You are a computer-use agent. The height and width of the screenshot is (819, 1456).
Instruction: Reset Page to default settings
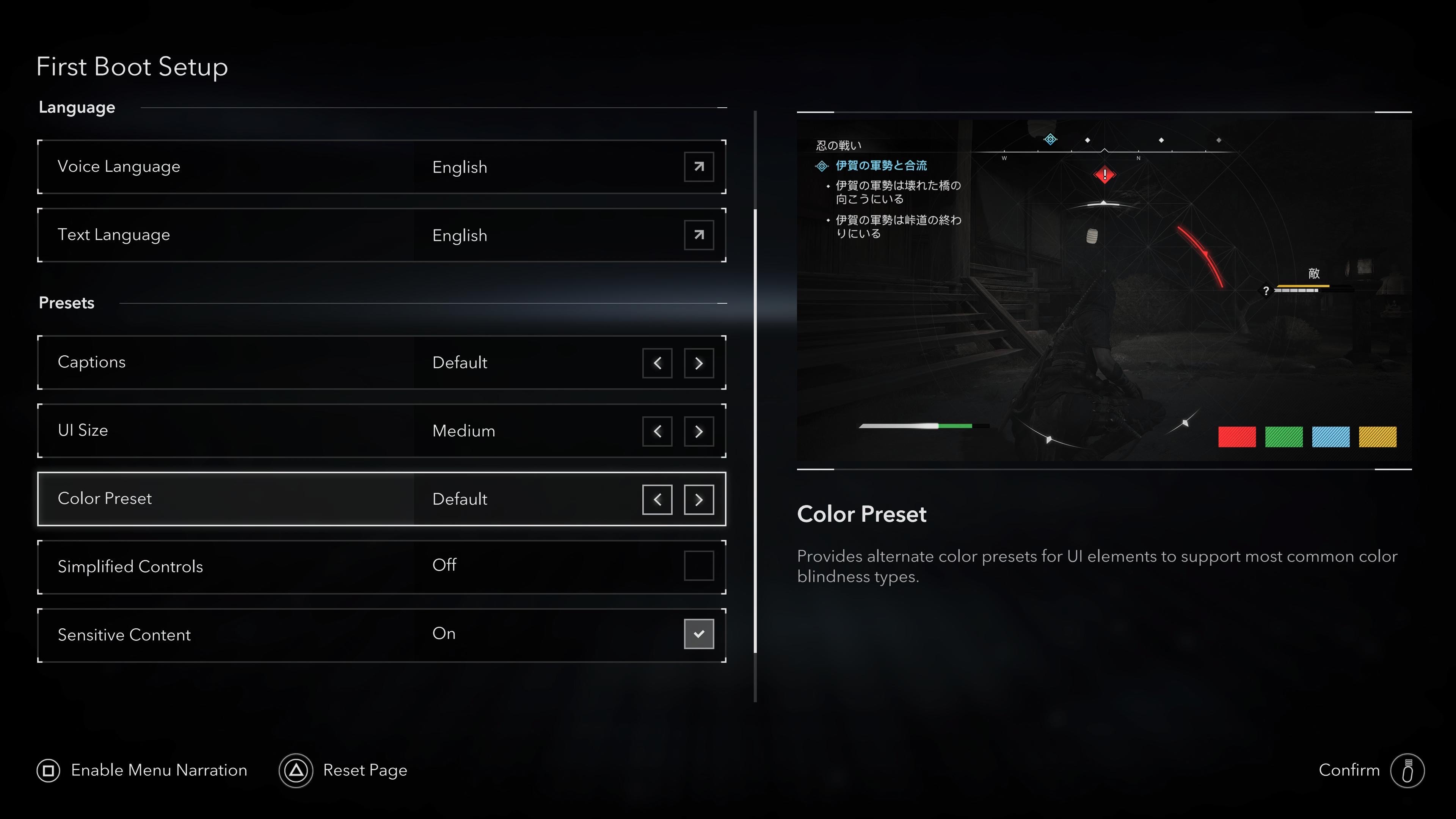click(x=343, y=770)
